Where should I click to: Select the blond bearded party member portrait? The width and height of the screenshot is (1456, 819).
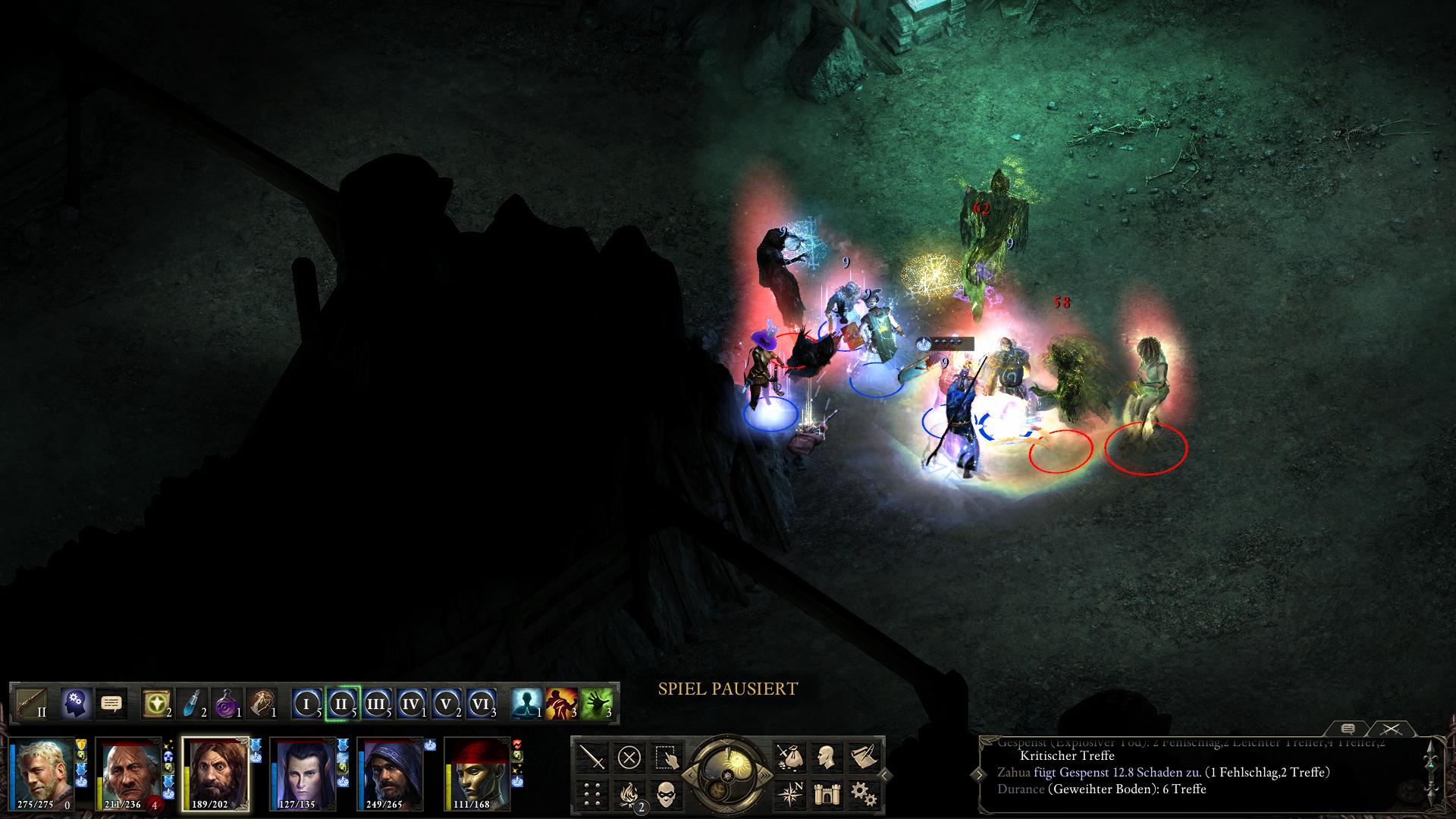42,773
